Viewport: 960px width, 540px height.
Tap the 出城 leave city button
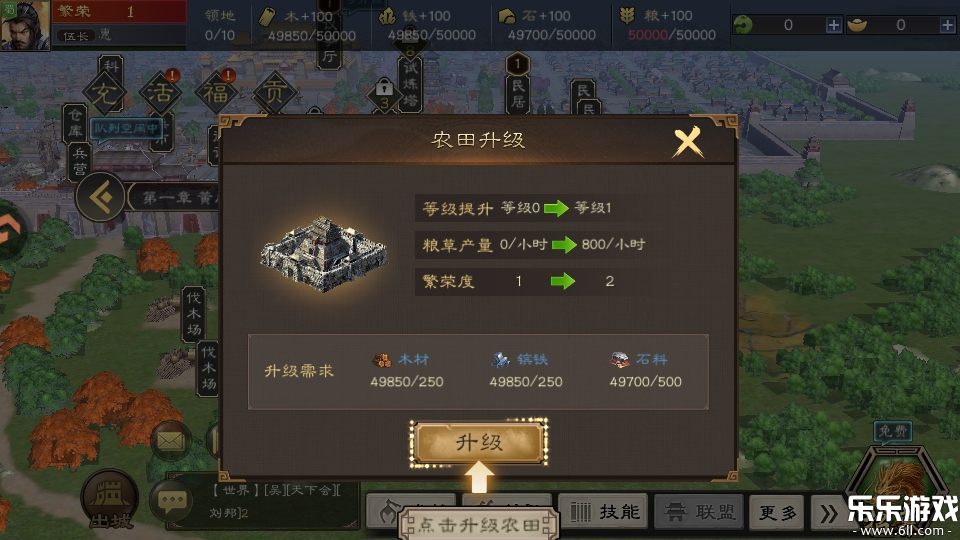tap(108, 499)
